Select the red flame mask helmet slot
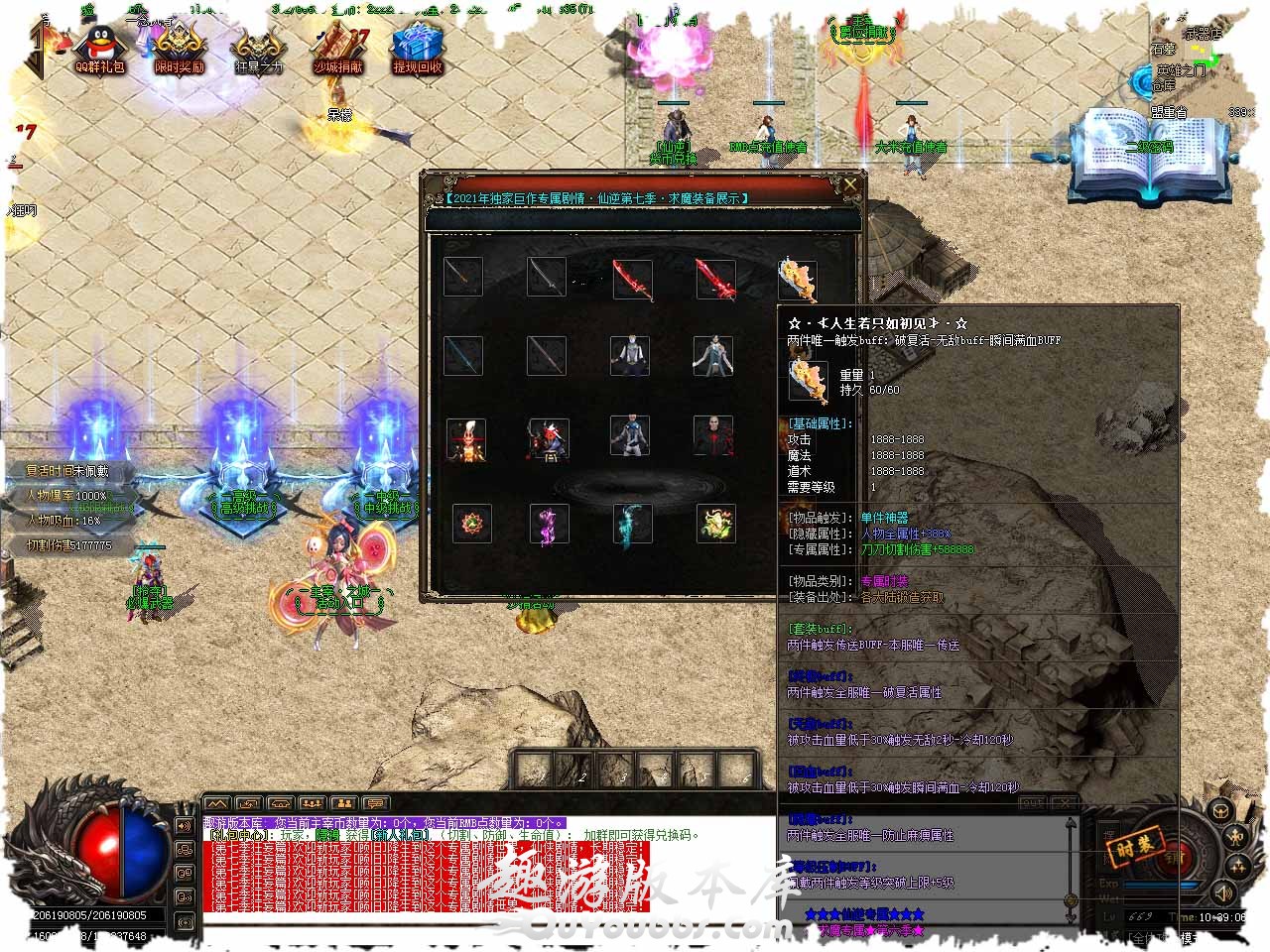Image resolution: width=1270 pixels, height=952 pixels. 465,439
